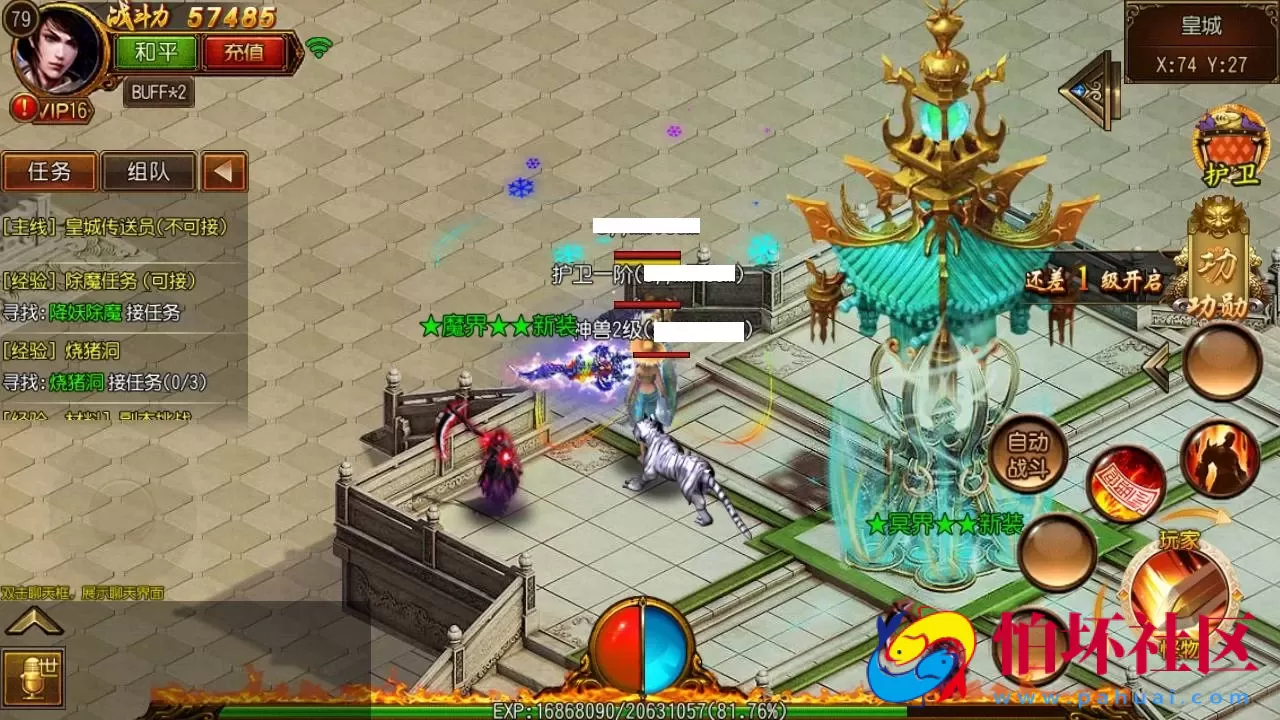This screenshot has width=1280, height=720.
Task: Select the 除魔任务 experience quest entry
Action: (100, 281)
